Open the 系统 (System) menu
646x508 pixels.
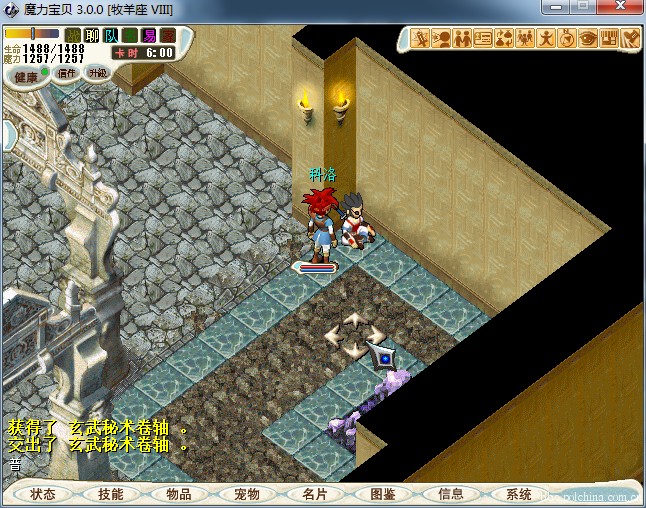point(519,494)
